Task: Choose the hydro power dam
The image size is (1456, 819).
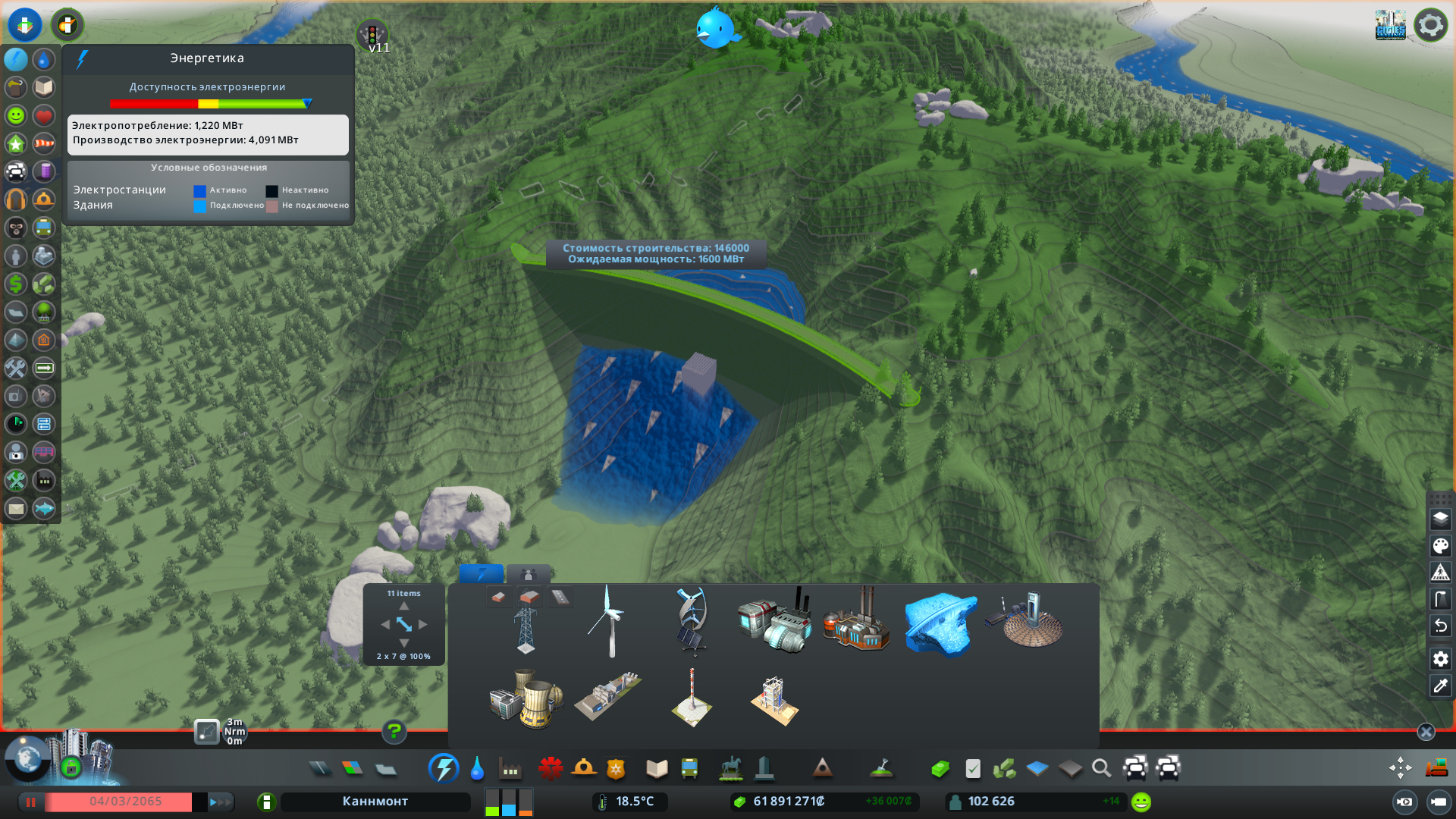Action: click(x=940, y=623)
